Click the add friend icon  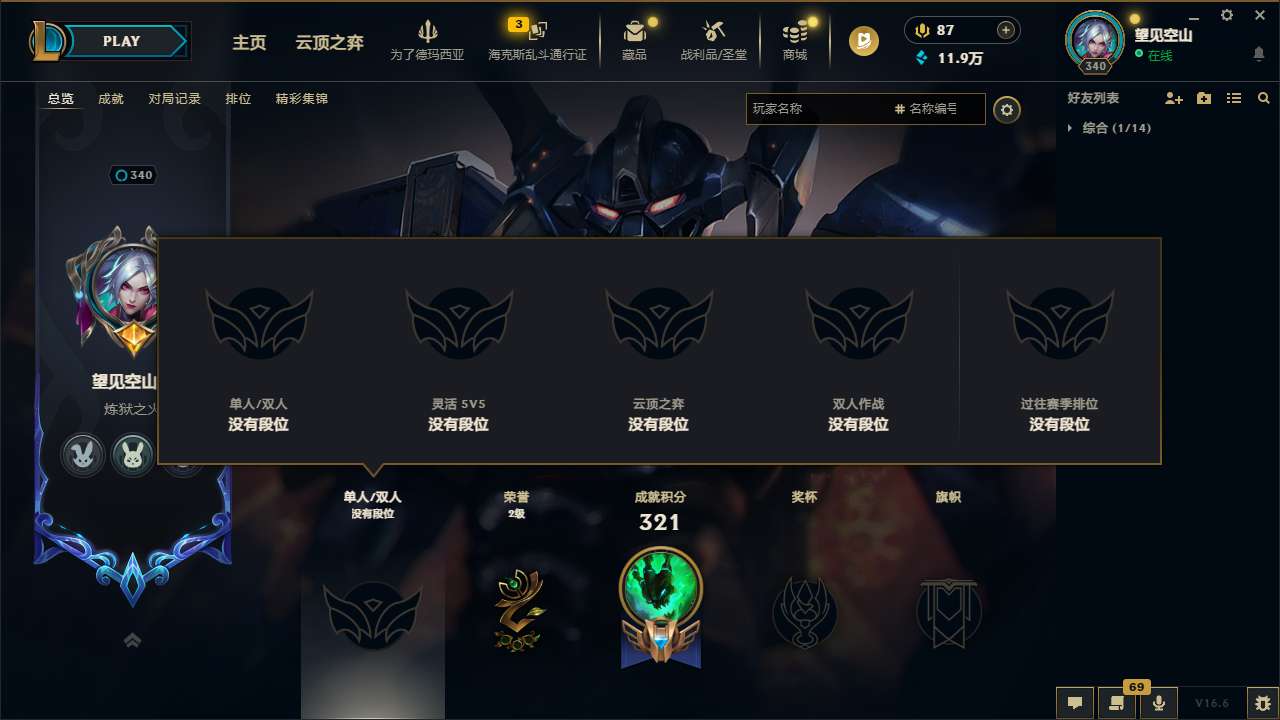(x=1172, y=98)
